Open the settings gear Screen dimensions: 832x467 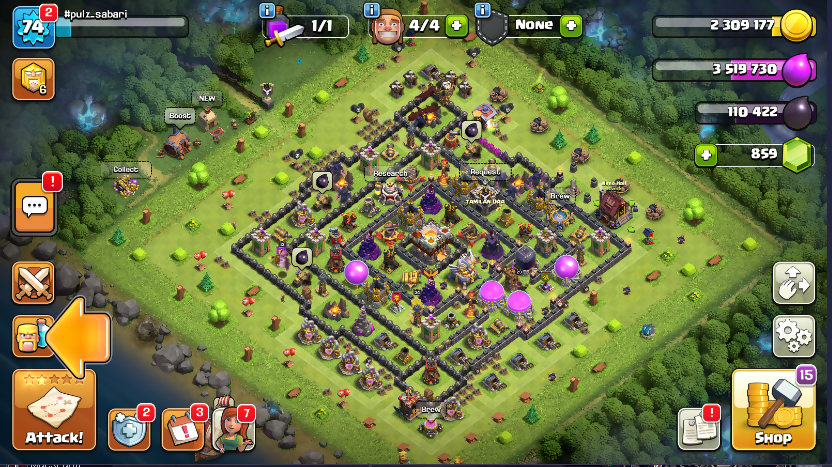(793, 336)
